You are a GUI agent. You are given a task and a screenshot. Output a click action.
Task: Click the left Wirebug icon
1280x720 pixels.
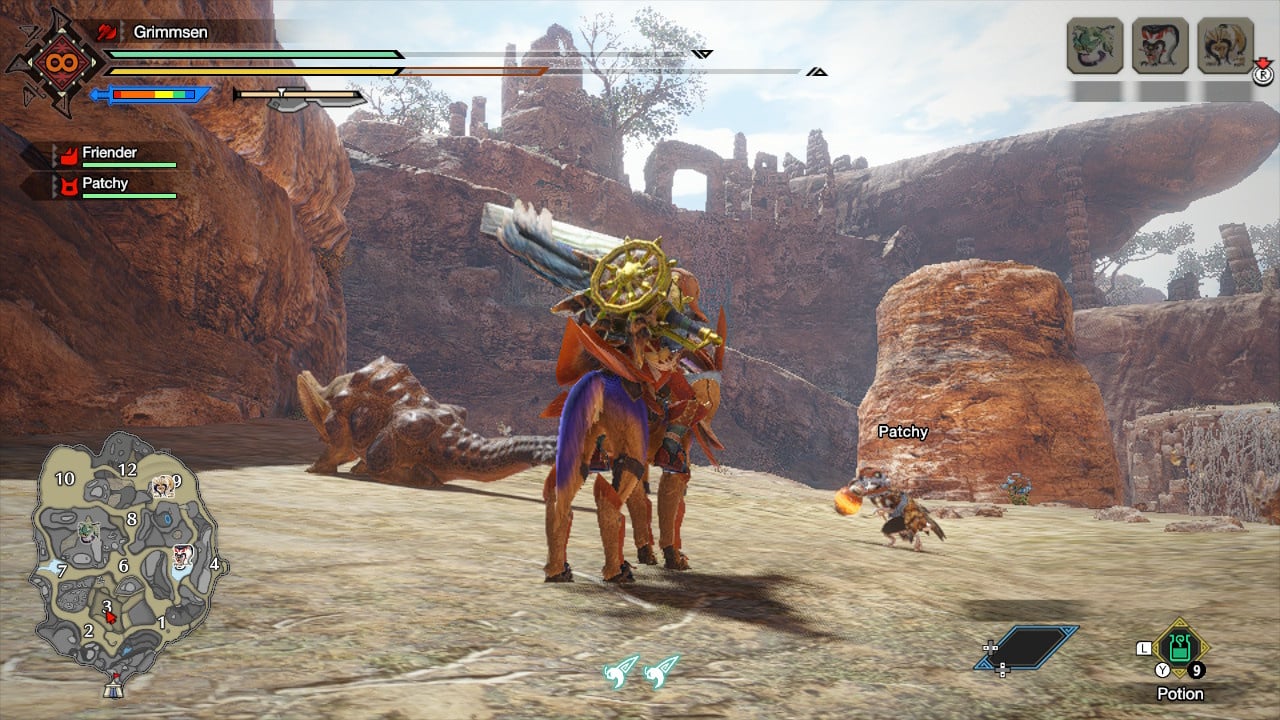621,670
